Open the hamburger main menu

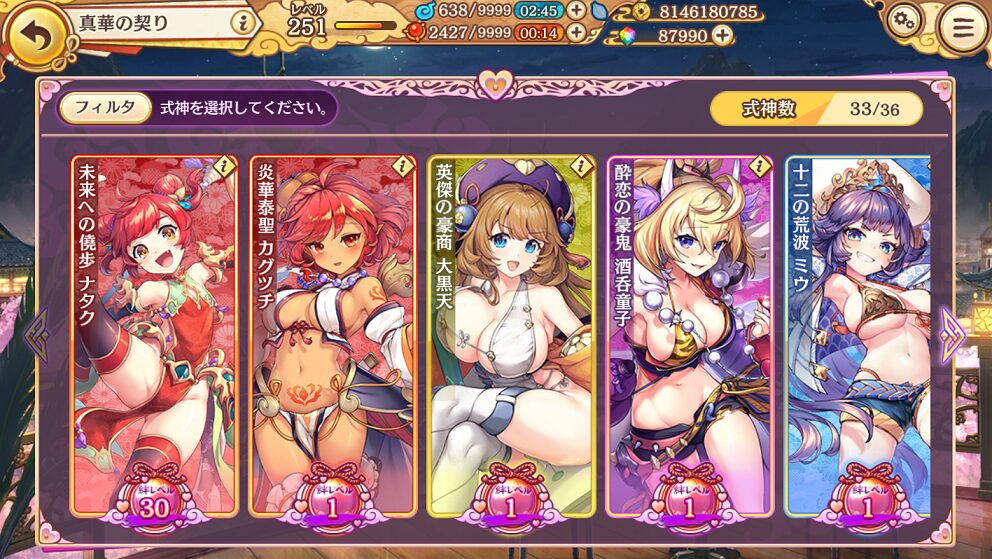click(x=962, y=28)
